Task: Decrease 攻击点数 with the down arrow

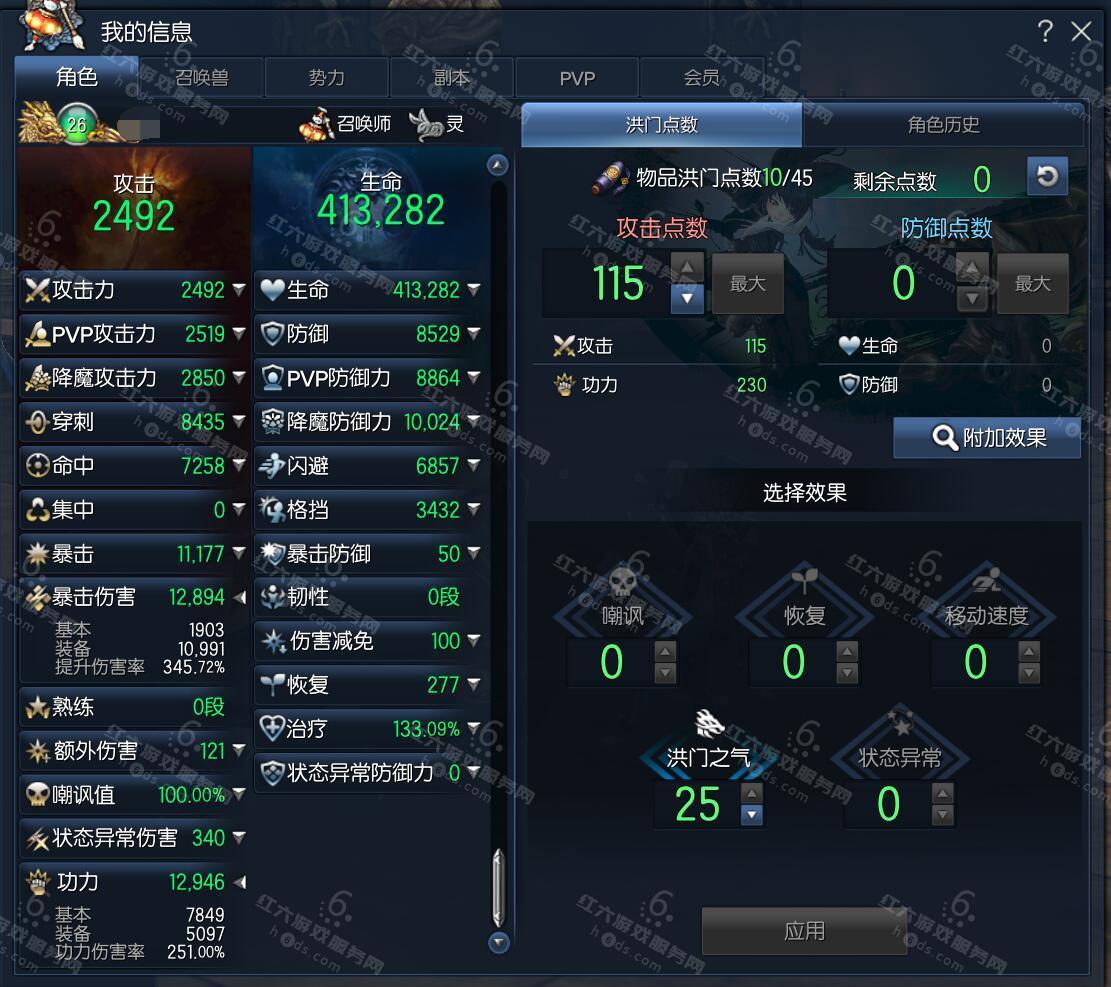Action: (x=687, y=298)
